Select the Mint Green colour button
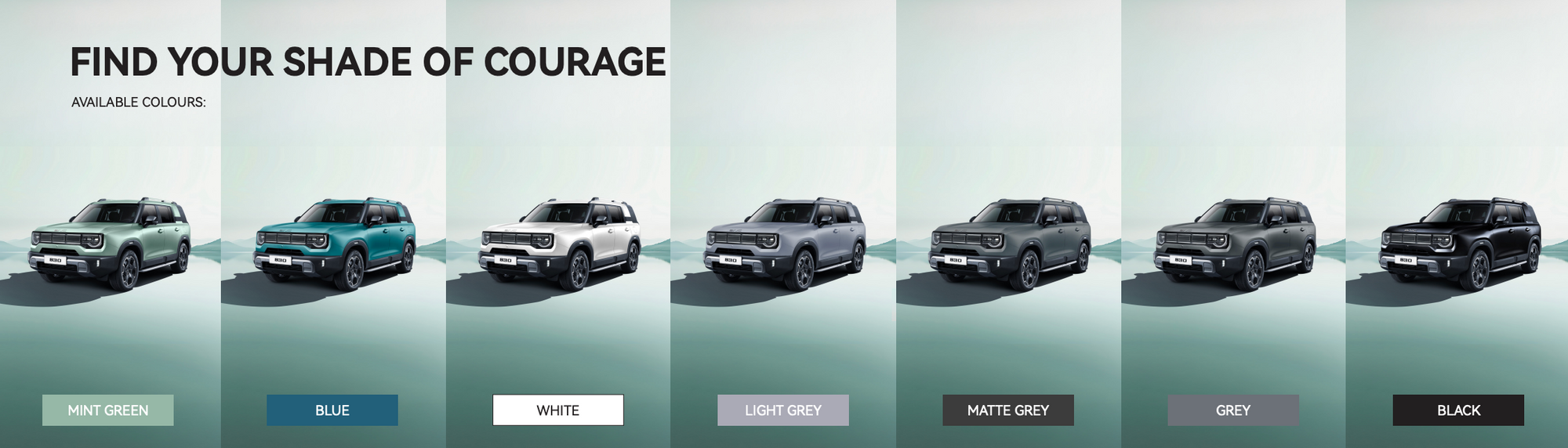The height and width of the screenshot is (448, 1568). click(108, 410)
